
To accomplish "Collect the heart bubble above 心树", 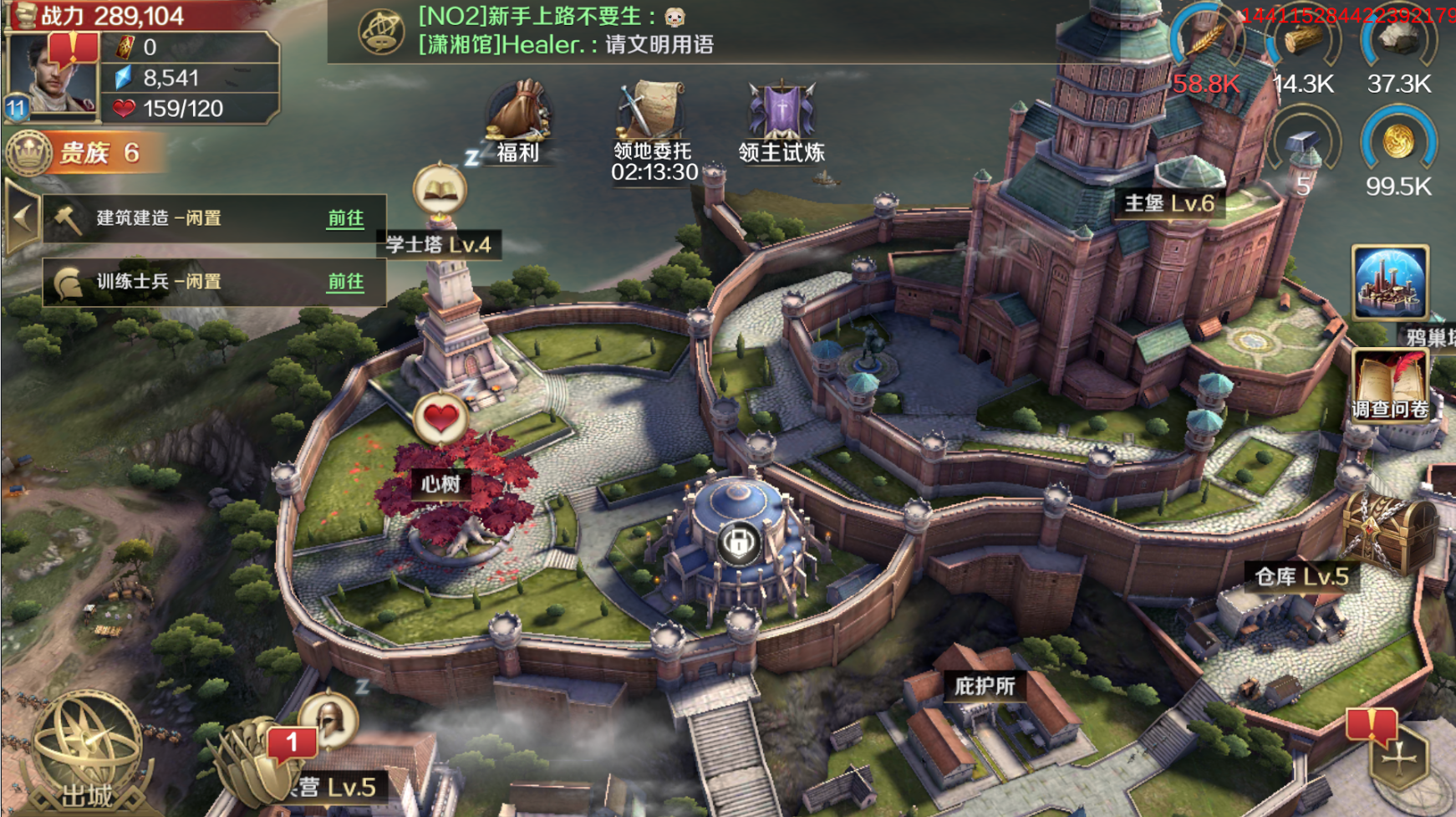I will (440, 416).
